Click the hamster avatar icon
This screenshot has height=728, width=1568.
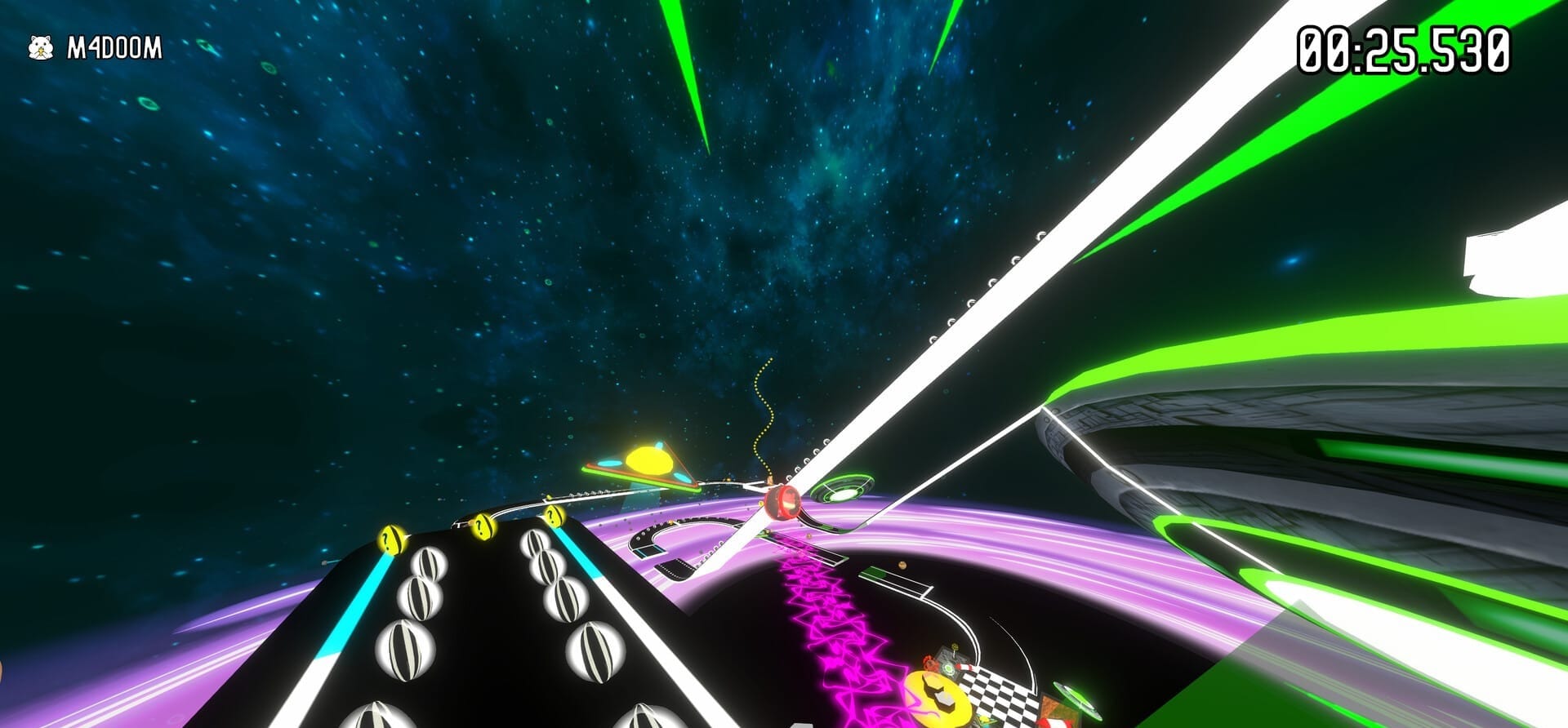(x=40, y=49)
